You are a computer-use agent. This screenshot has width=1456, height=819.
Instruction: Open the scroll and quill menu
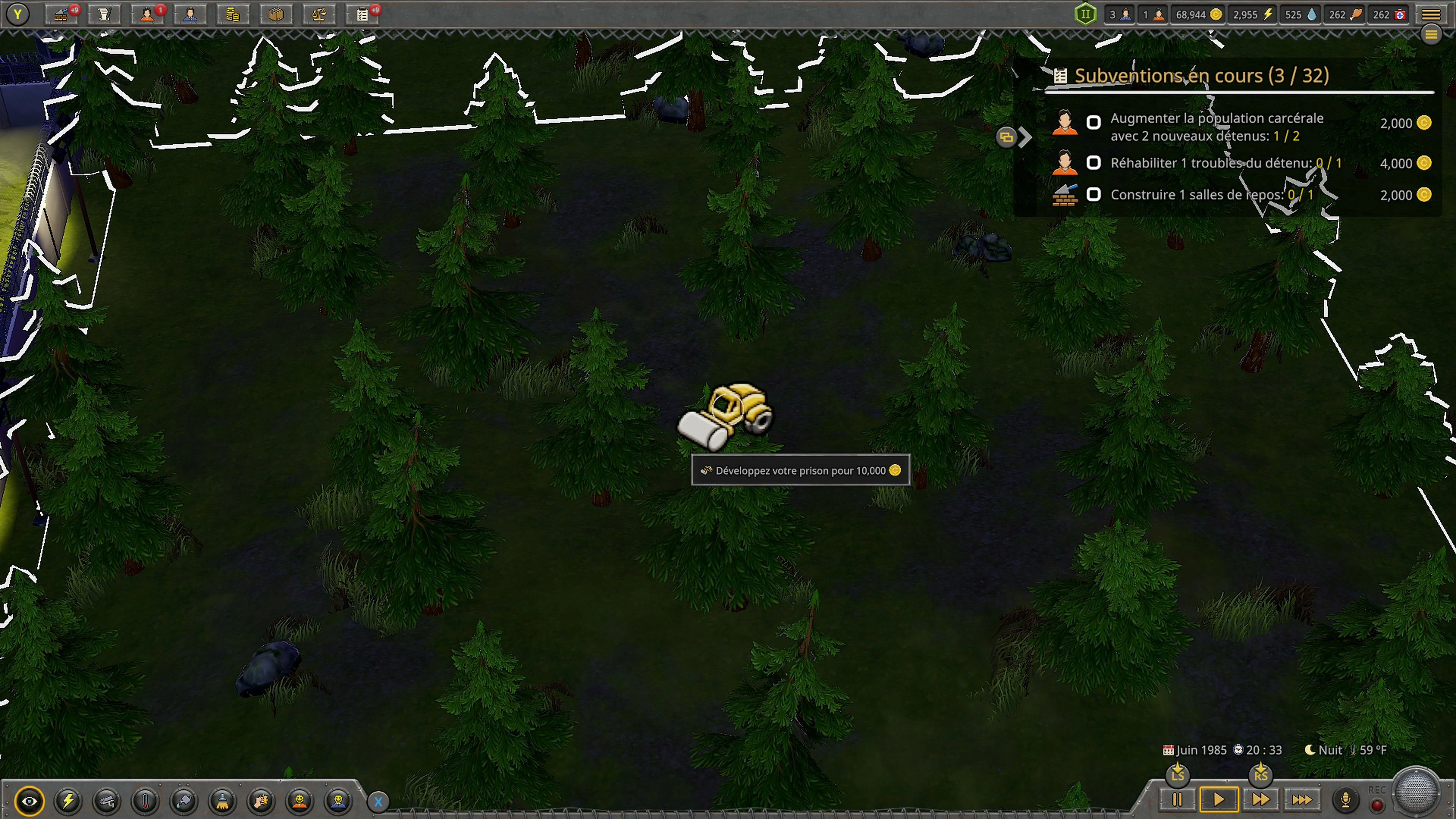coord(104,15)
